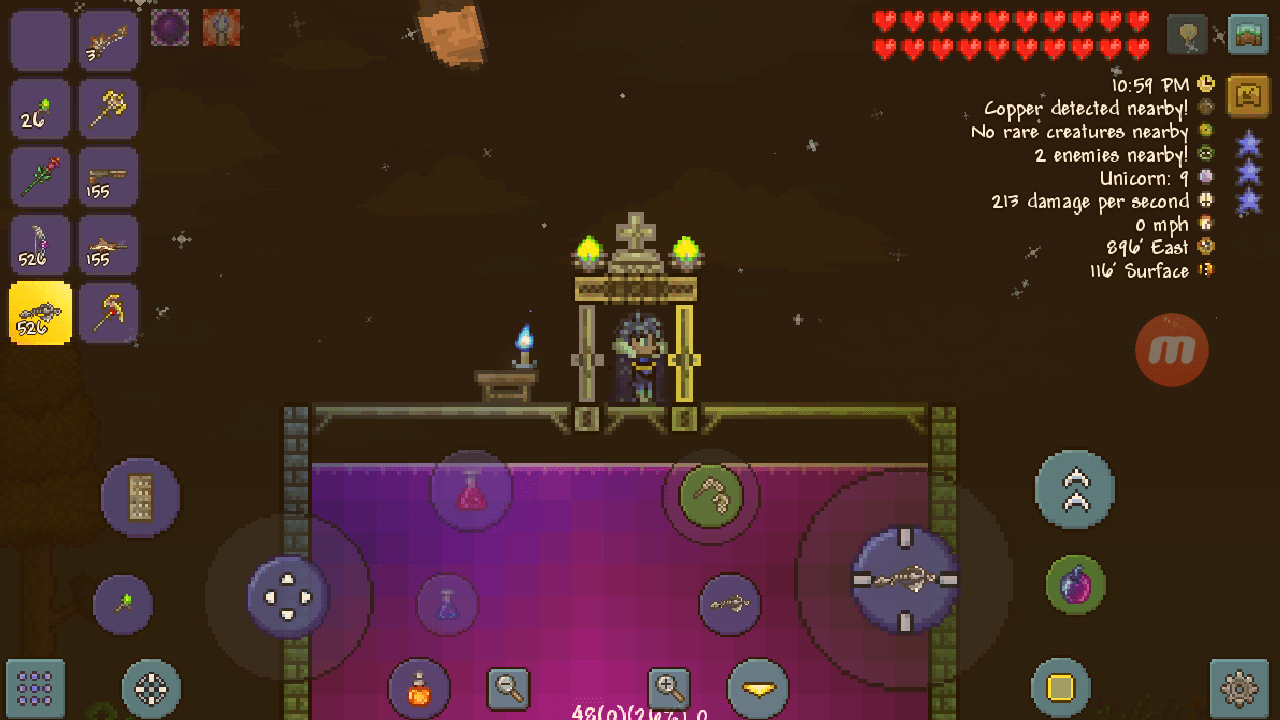Select the glowsticks stack of 26

40,109
